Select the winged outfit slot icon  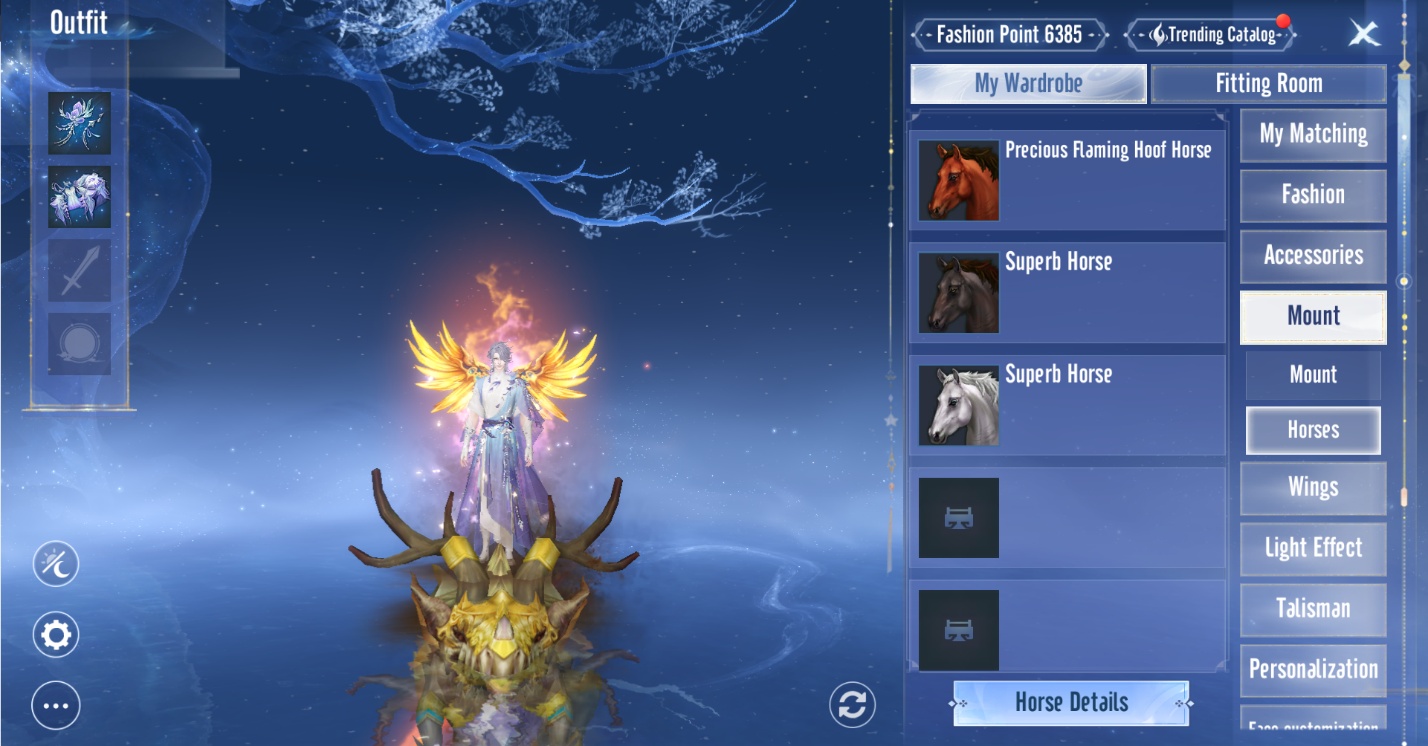click(x=79, y=123)
